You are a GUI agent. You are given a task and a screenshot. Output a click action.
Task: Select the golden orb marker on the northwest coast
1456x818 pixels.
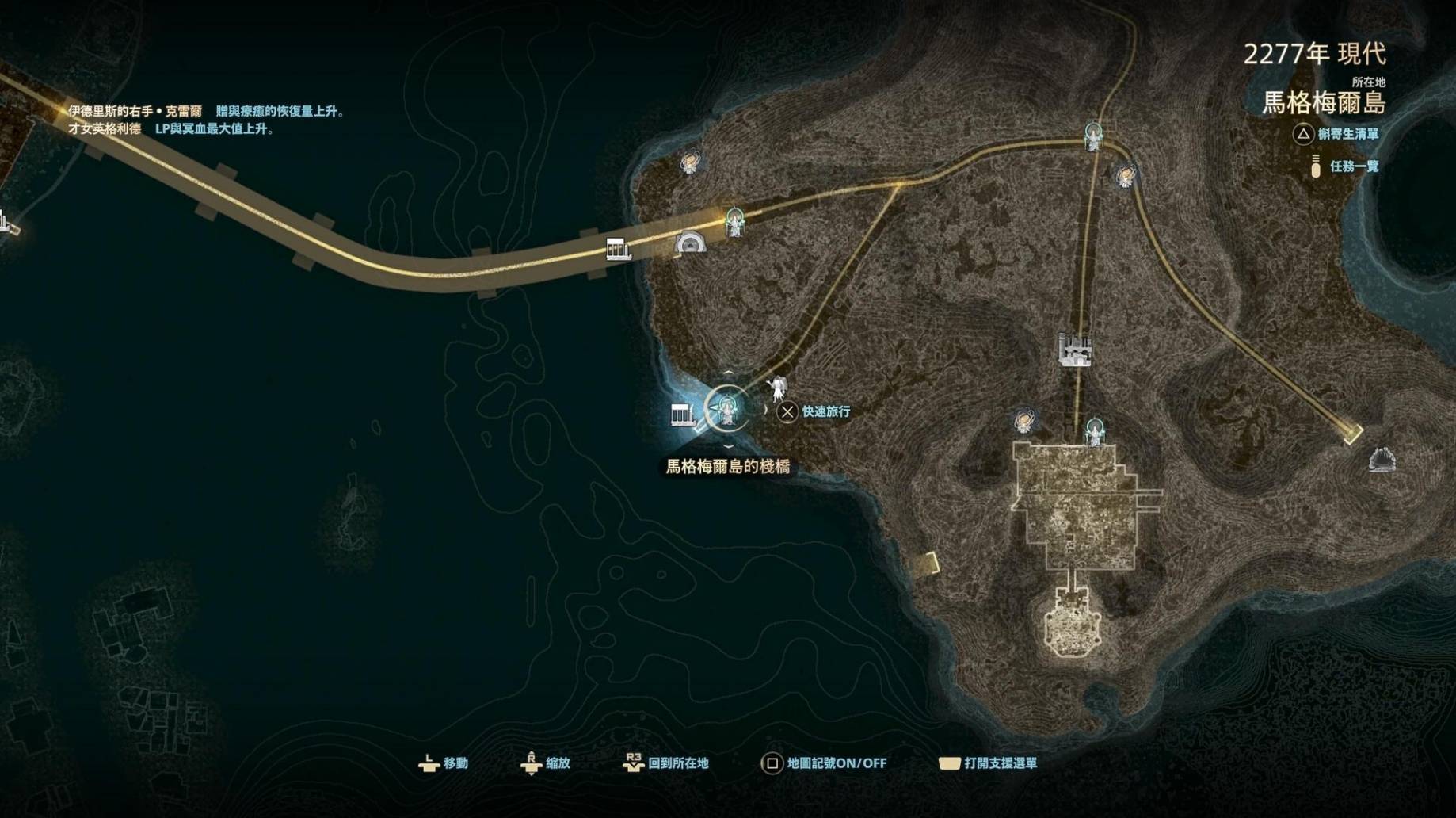click(x=690, y=162)
